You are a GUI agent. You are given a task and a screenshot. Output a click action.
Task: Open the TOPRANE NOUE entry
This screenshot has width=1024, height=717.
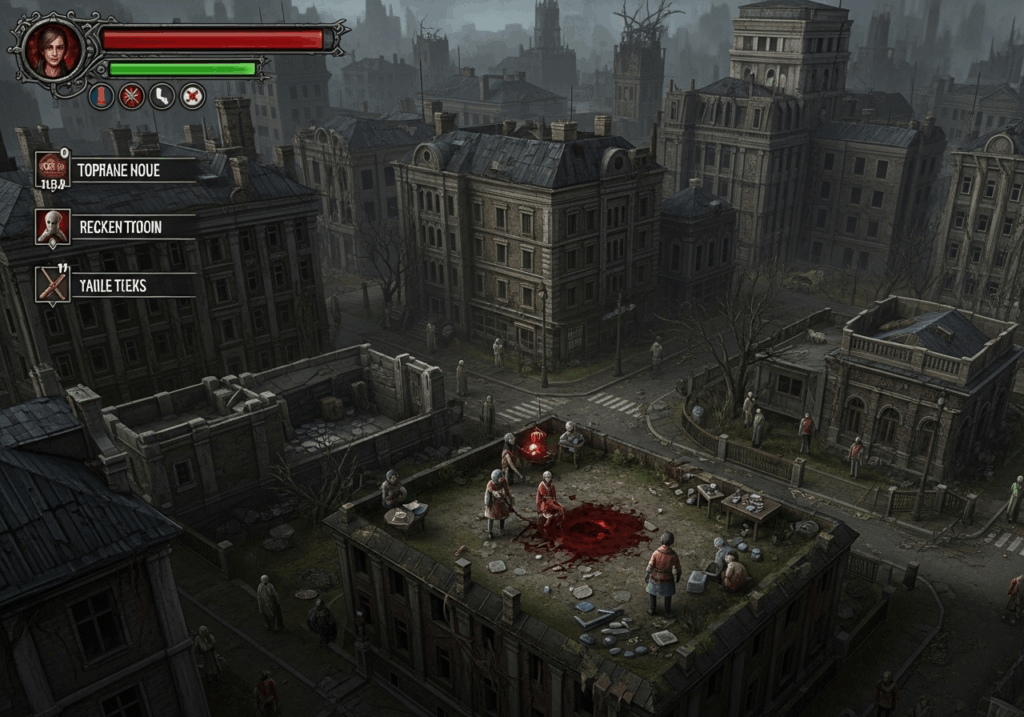coord(116,170)
